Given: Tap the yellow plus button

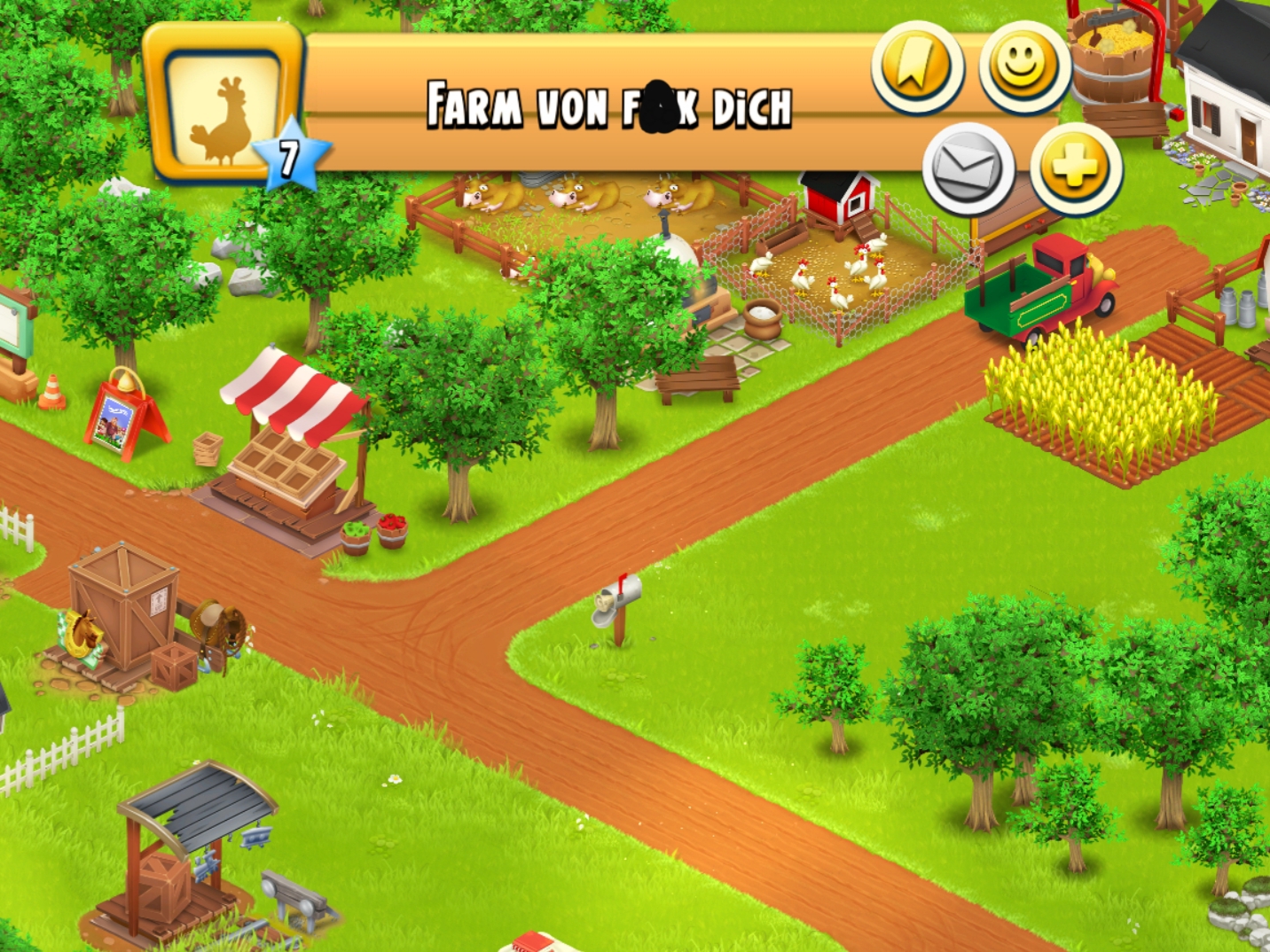Looking at the screenshot, I should tap(1075, 168).
